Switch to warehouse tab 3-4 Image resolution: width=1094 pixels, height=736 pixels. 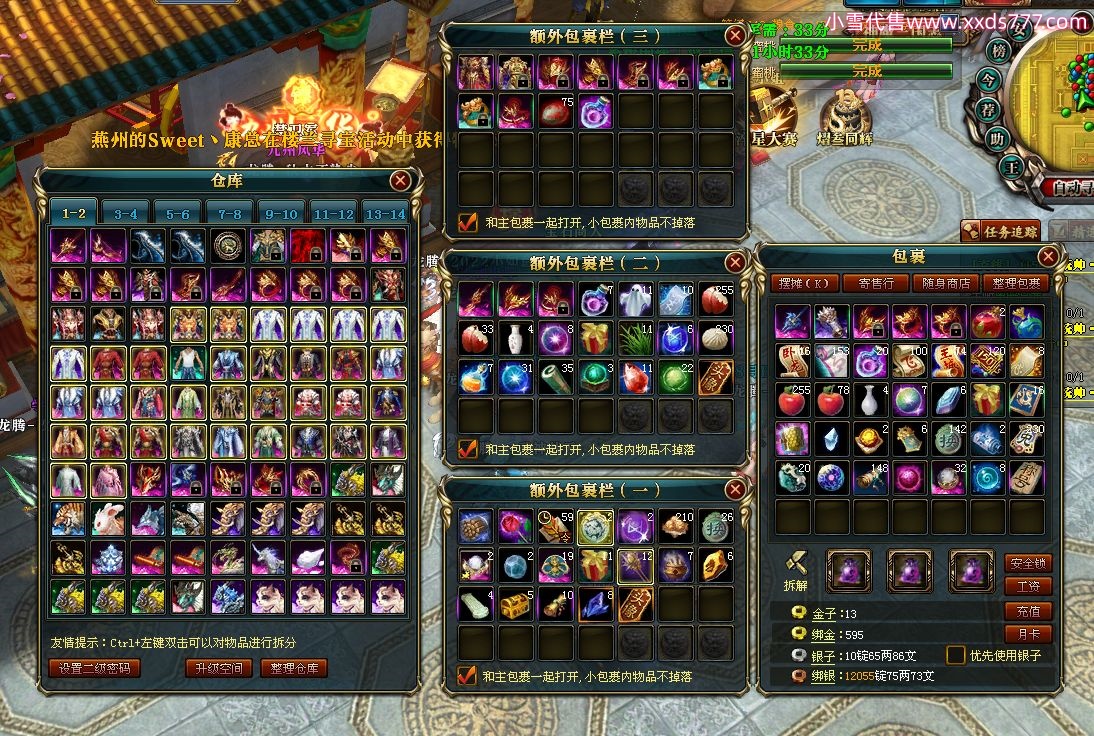pyautogui.click(x=126, y=213)
